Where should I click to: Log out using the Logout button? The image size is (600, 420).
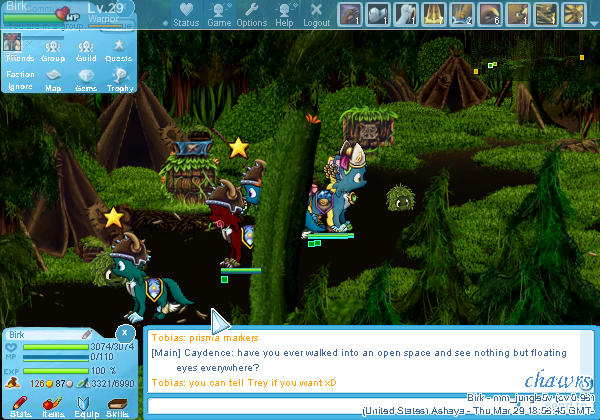pyautogui.click(x=316, y=15)
